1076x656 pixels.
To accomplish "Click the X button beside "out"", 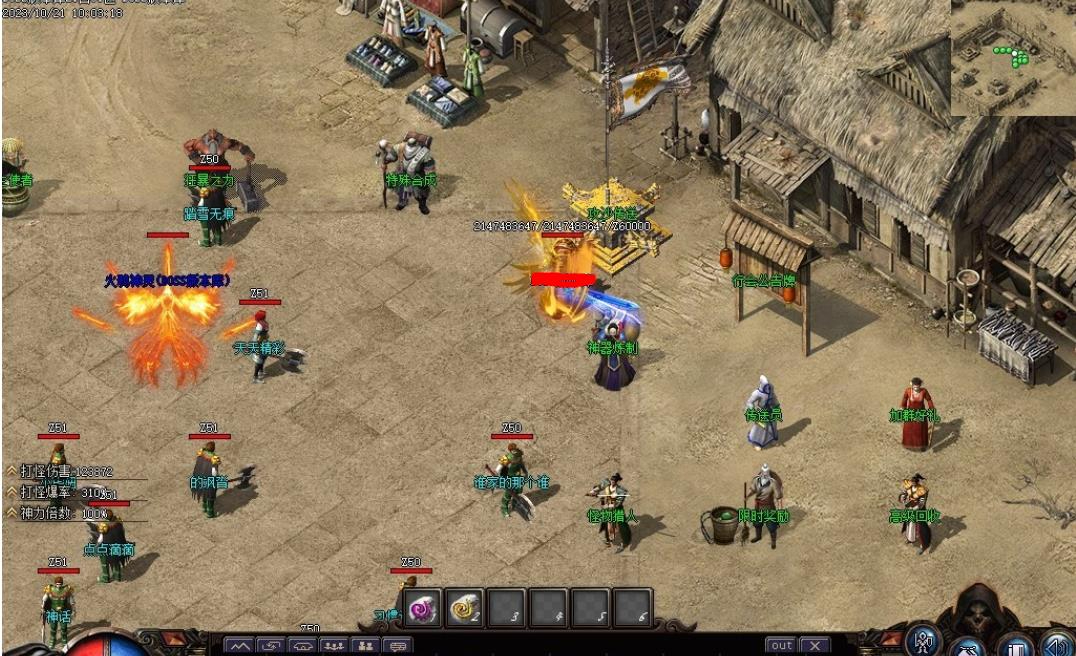I will tap(814, 646).
